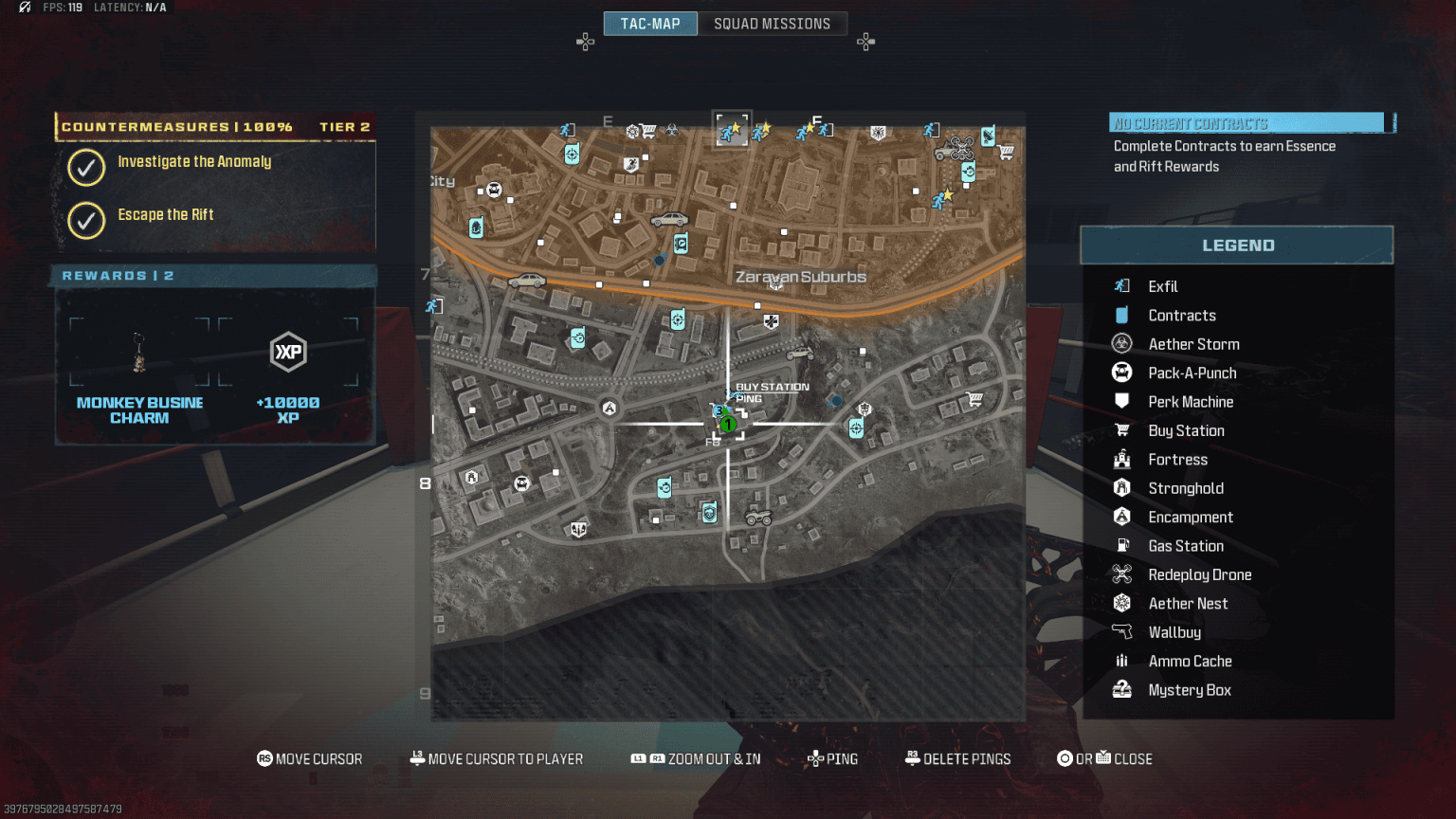The image size is (1456, 819).
Task: Click the Gas Station legend entry
Action: click(x=1186, y=546)
